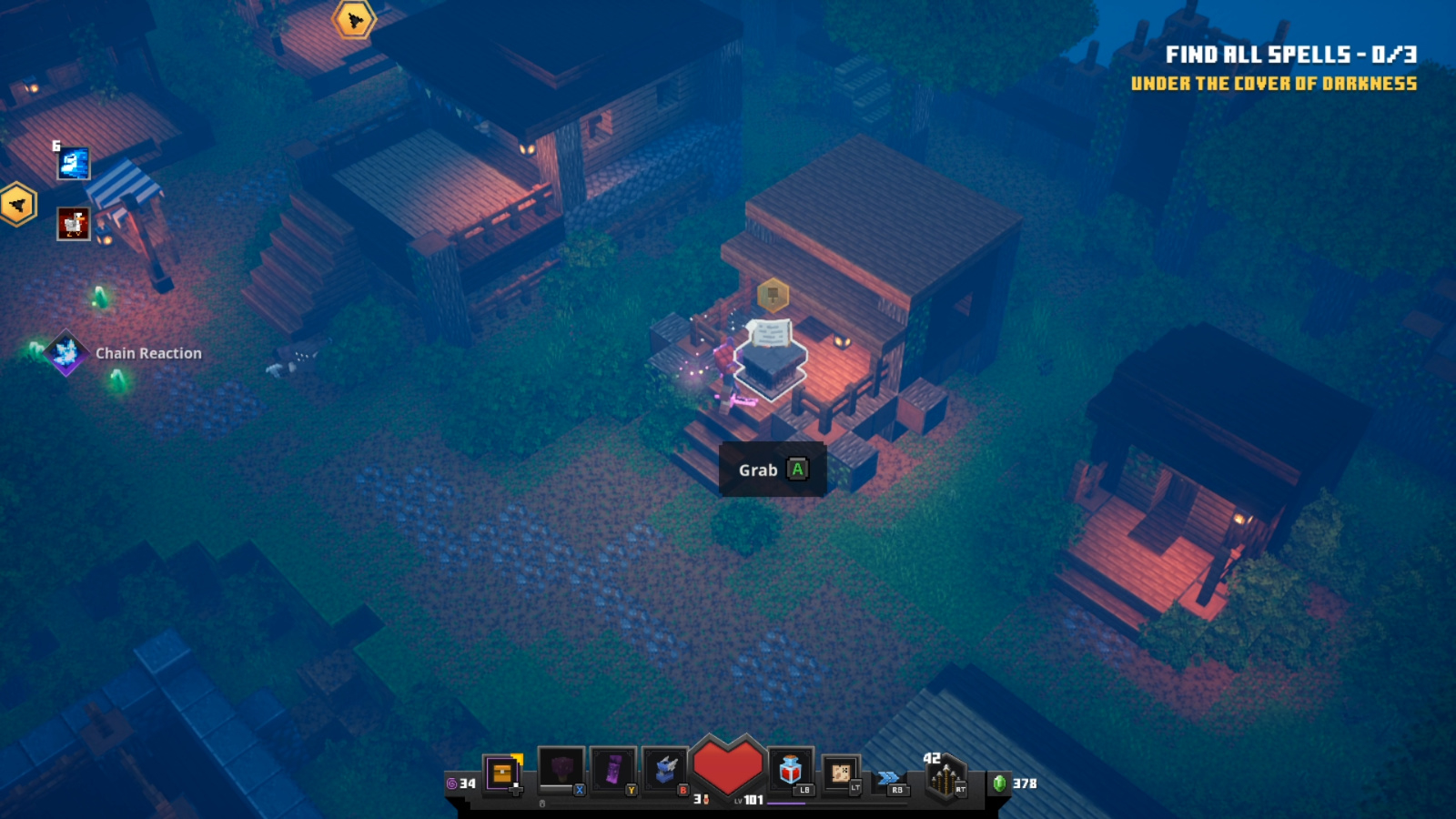Select the chicken status effect icon
The width and height of the screenshot is (1456, 819).
point(74,224)
